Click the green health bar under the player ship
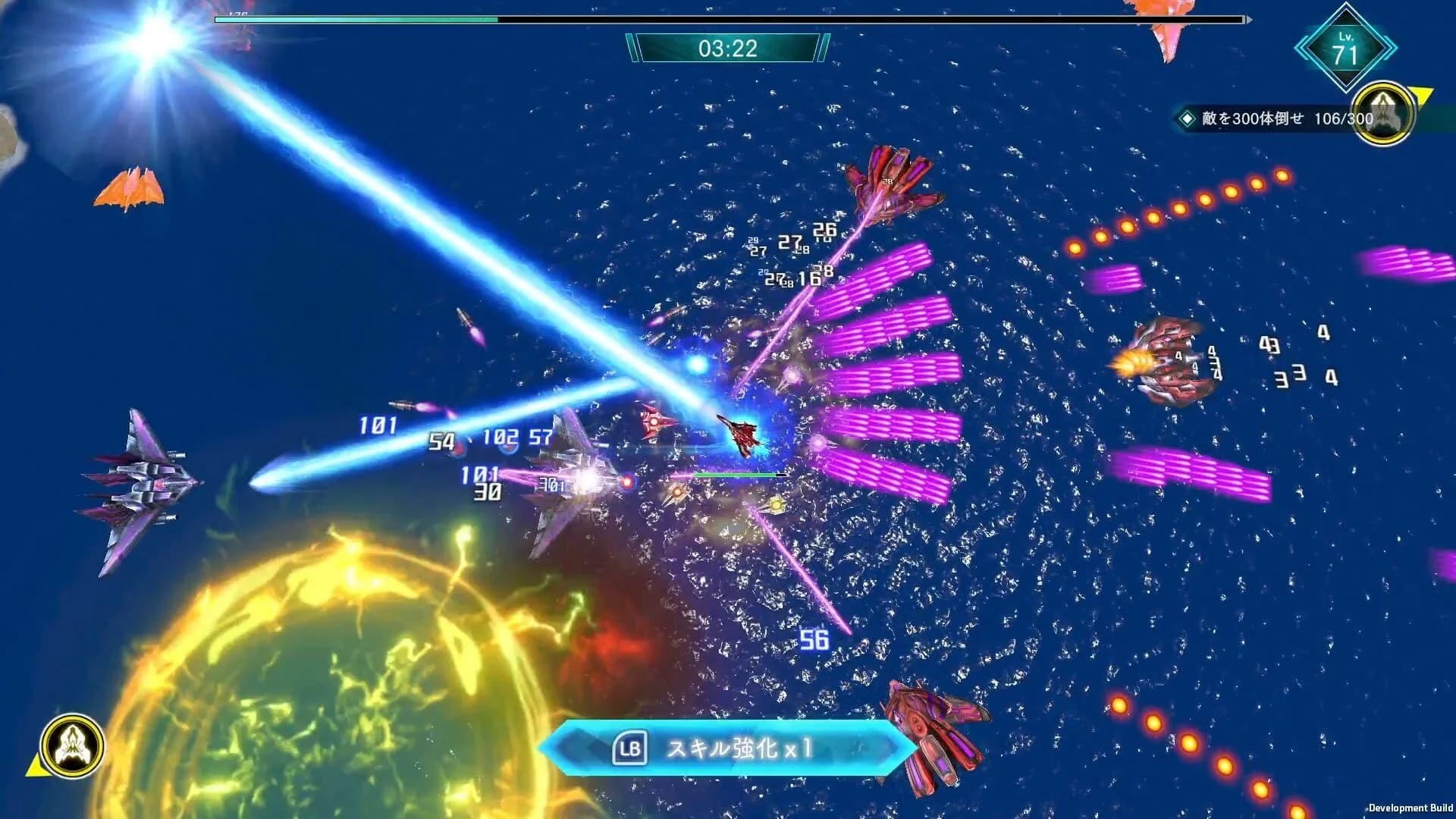The height and width of the screenshot is (819, 1456). click(739, 474)
